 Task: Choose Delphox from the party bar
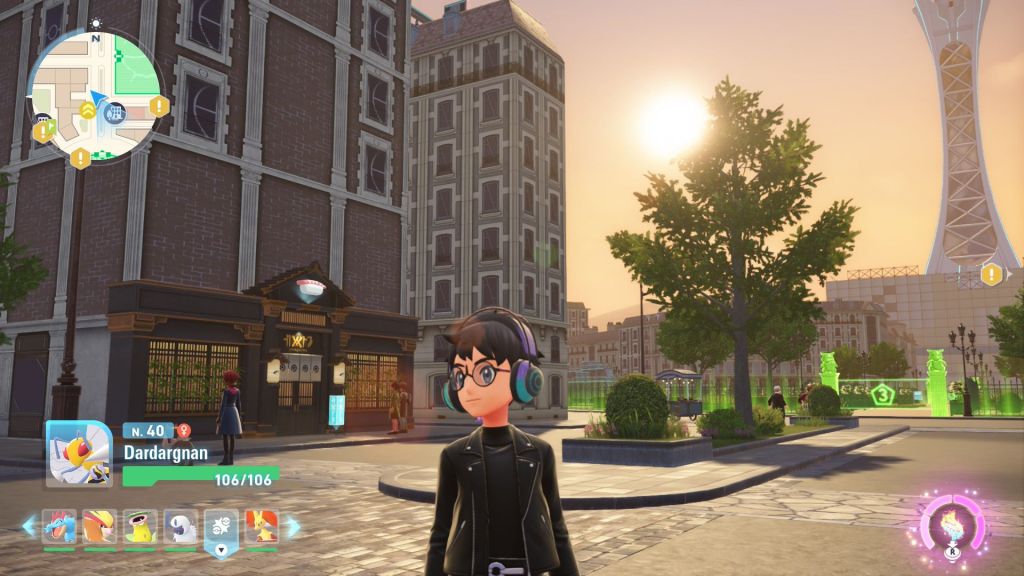click(x=261, y=525)
